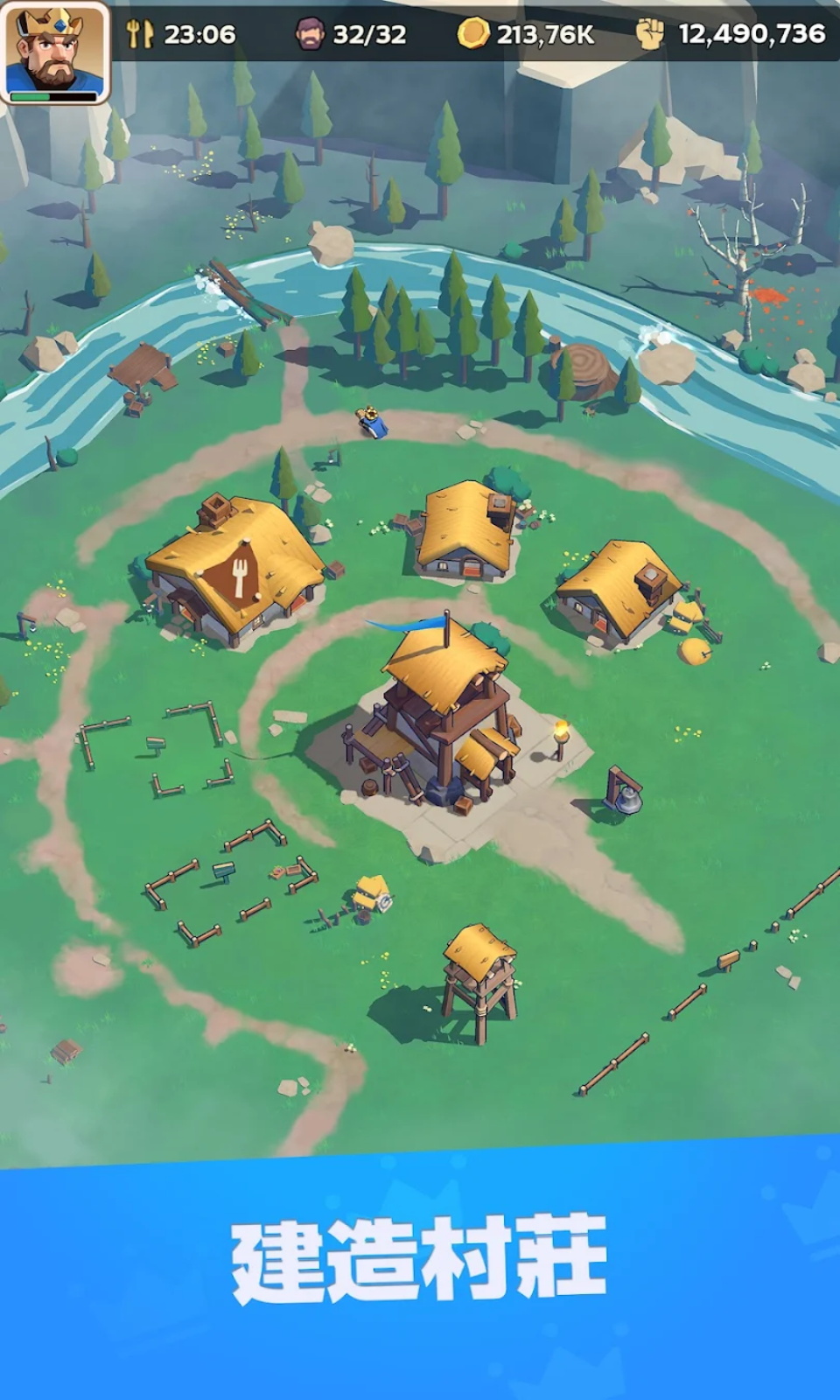Click the fist power icon
The image size is (840, 1400).
click(650, 33)
